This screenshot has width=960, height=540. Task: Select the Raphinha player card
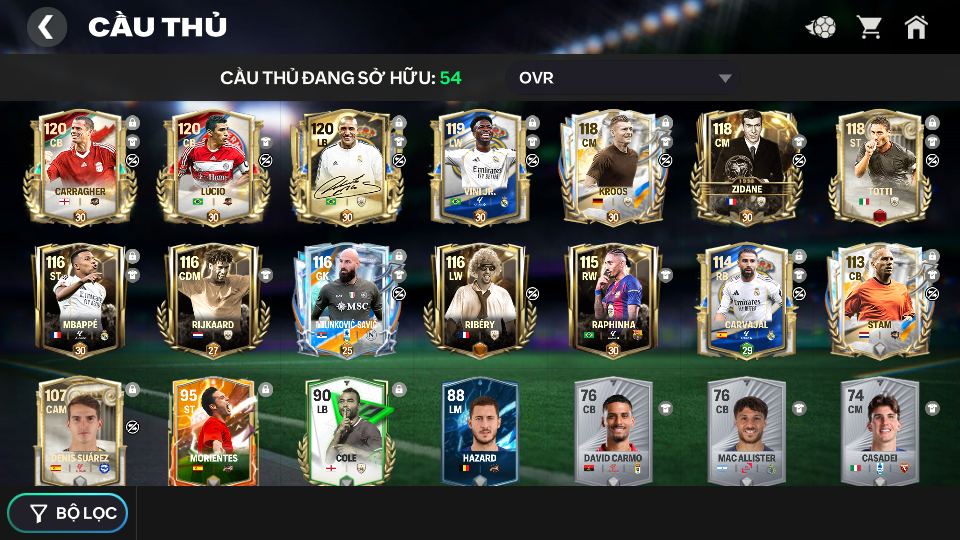[x=612, y=300]
